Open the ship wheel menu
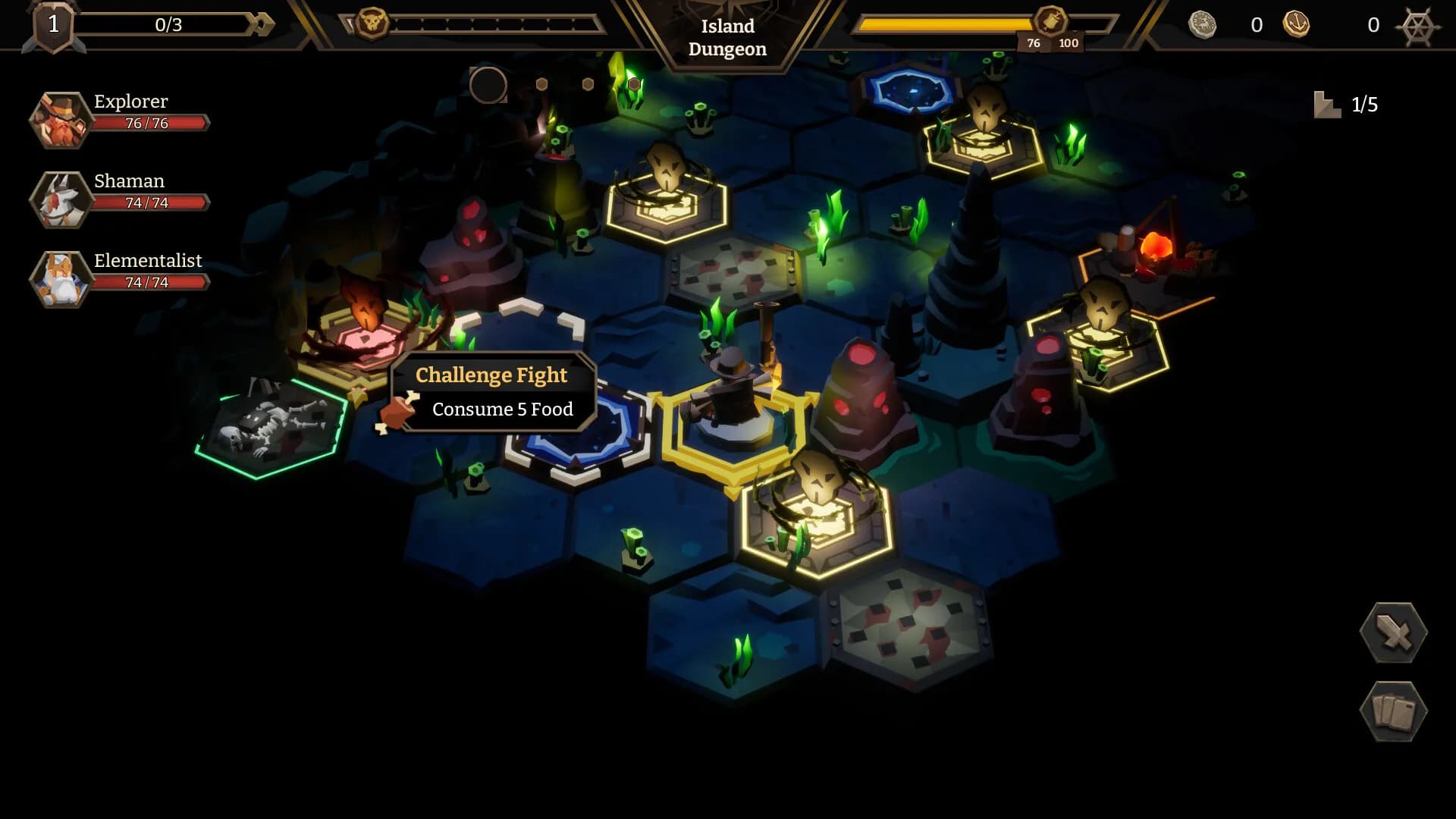This screenshot has height=819, width=1456. click(1418, 27)
